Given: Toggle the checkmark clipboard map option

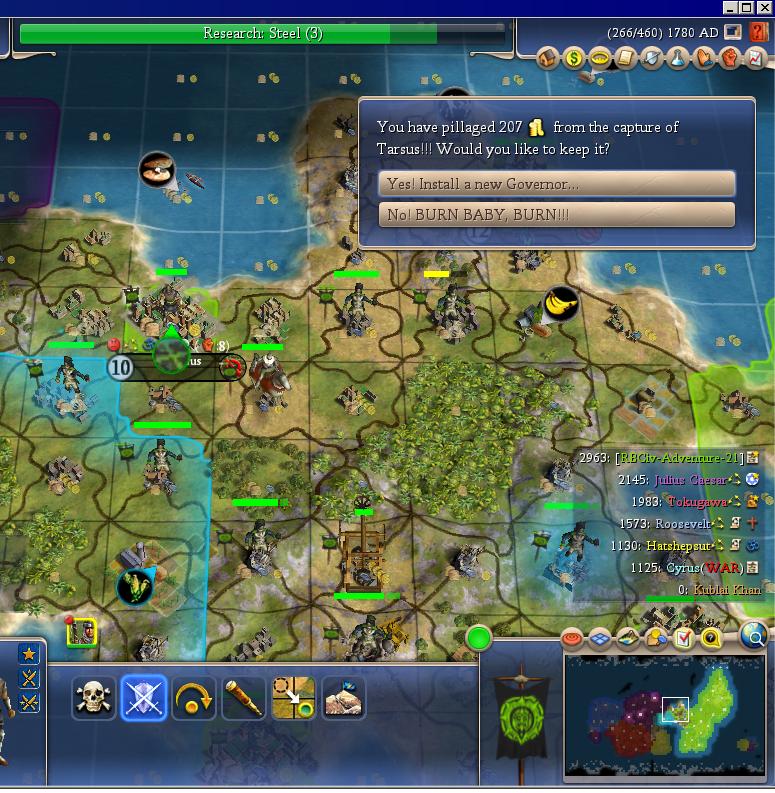Looking at the screenshot, I should (684, 638).
